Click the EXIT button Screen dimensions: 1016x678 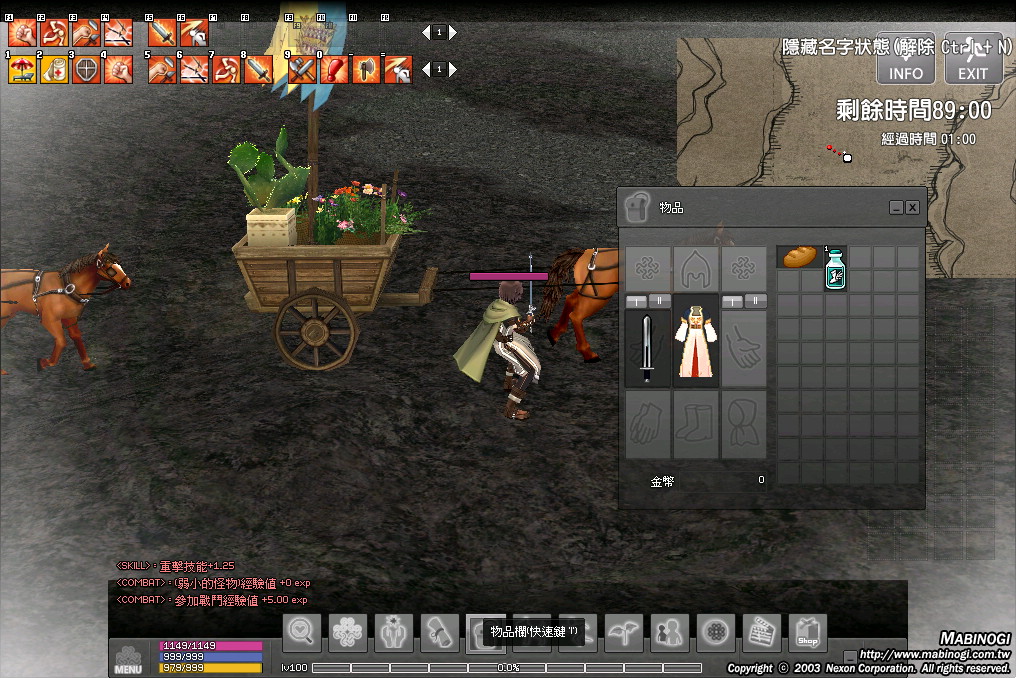972,61
